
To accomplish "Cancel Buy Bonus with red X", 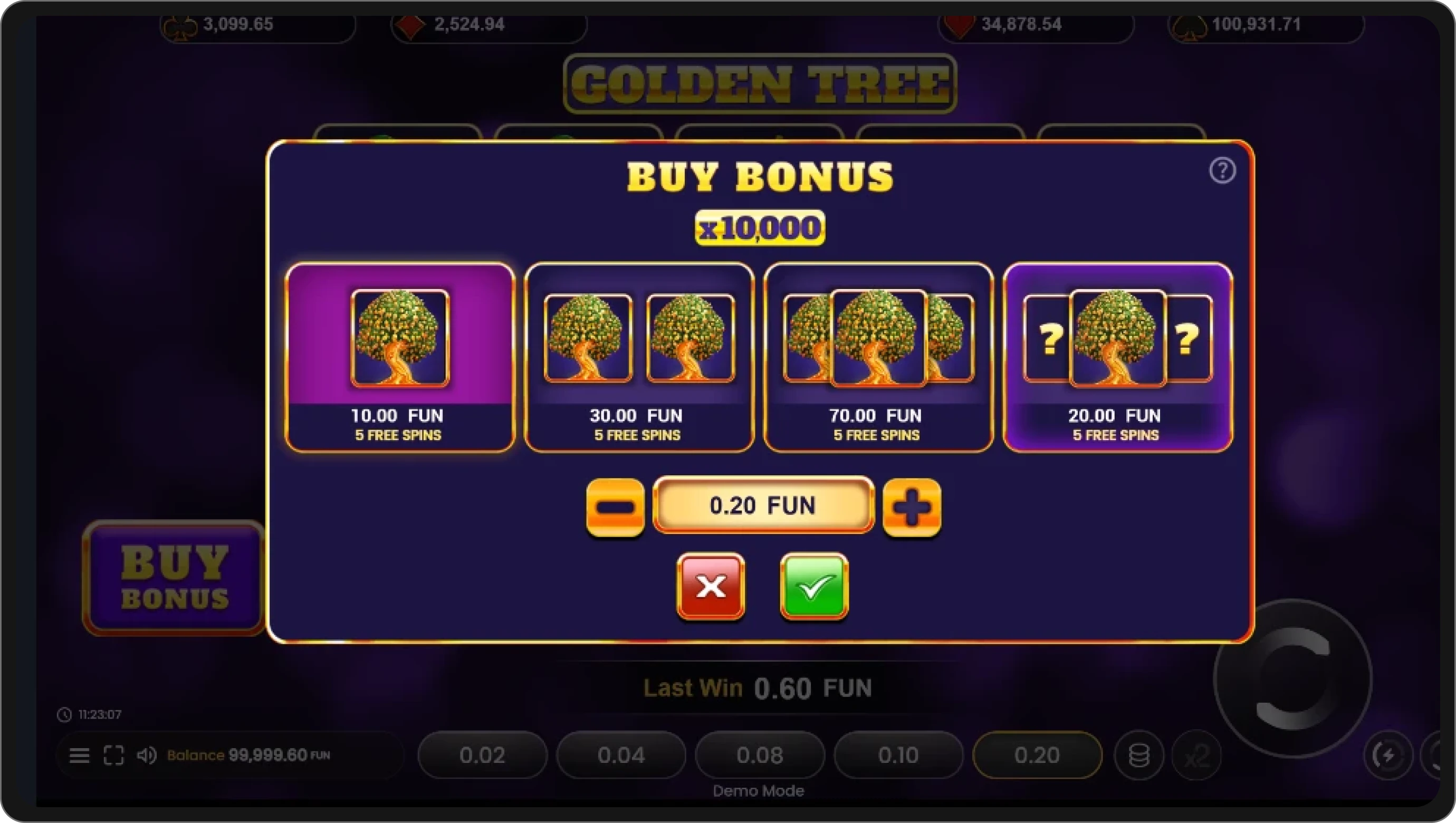I will (x=711, y=588).
